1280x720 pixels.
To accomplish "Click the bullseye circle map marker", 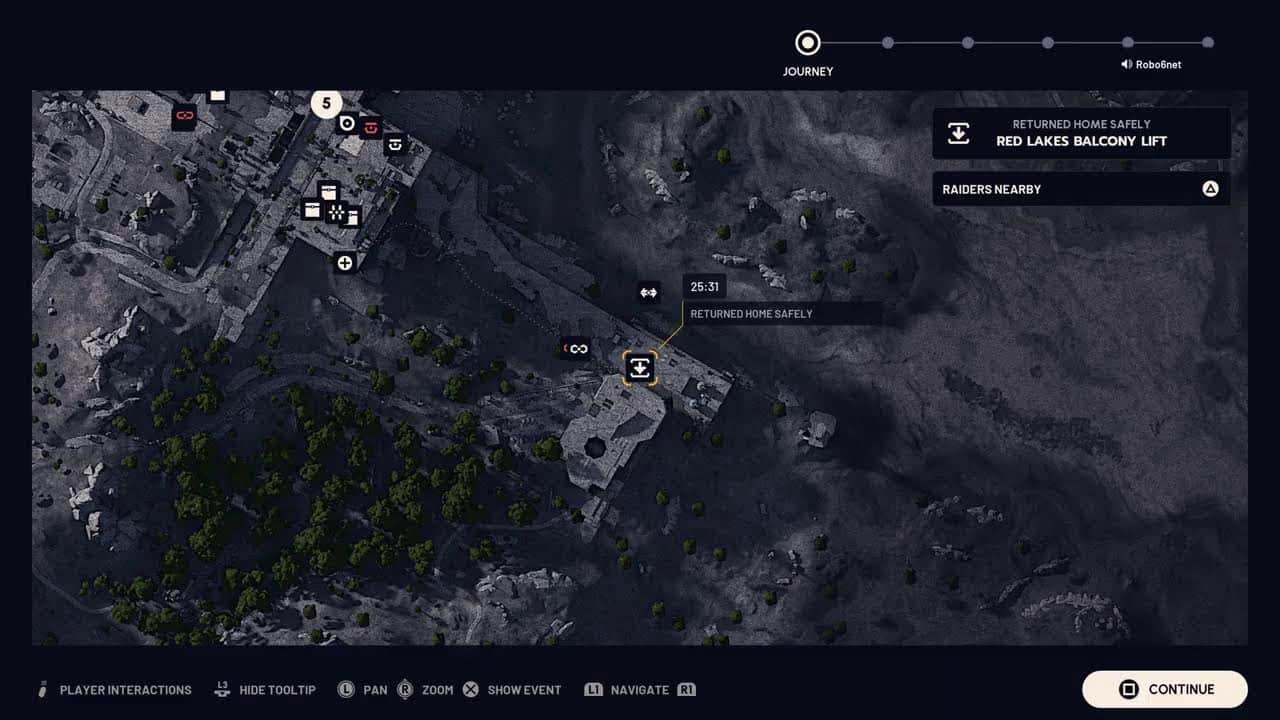I will coord(347,123).
